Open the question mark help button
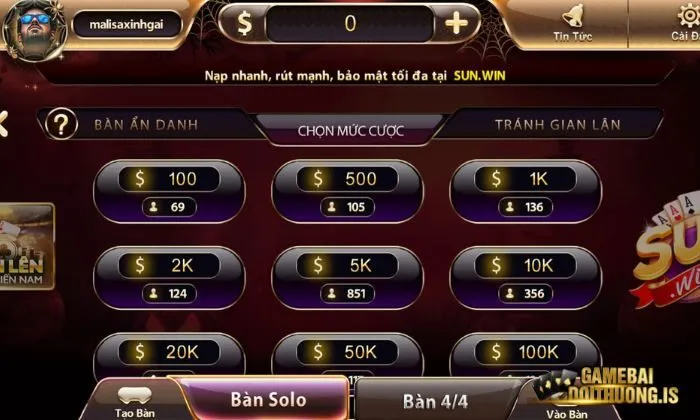The image size is (700, 420). click(62, 125)
